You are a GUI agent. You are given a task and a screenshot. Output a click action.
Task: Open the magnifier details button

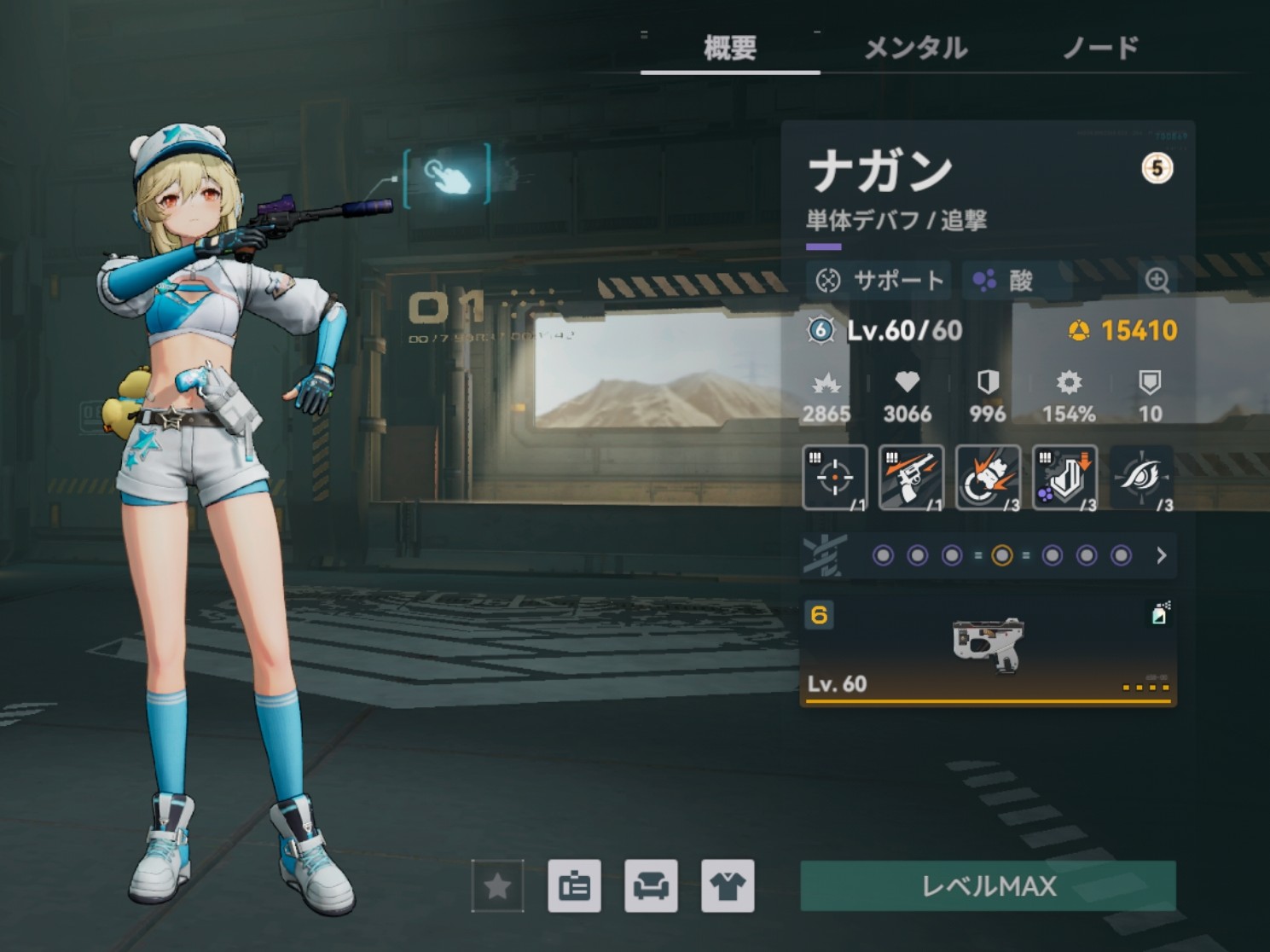coord(1157,280)
